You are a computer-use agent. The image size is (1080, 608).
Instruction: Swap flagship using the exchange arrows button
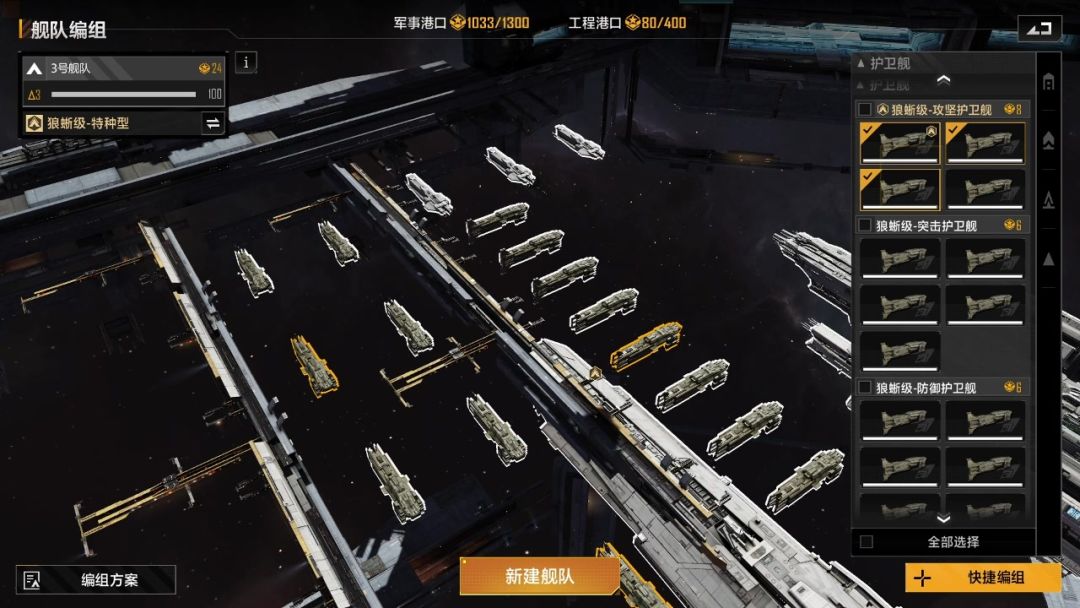point(212,123)
